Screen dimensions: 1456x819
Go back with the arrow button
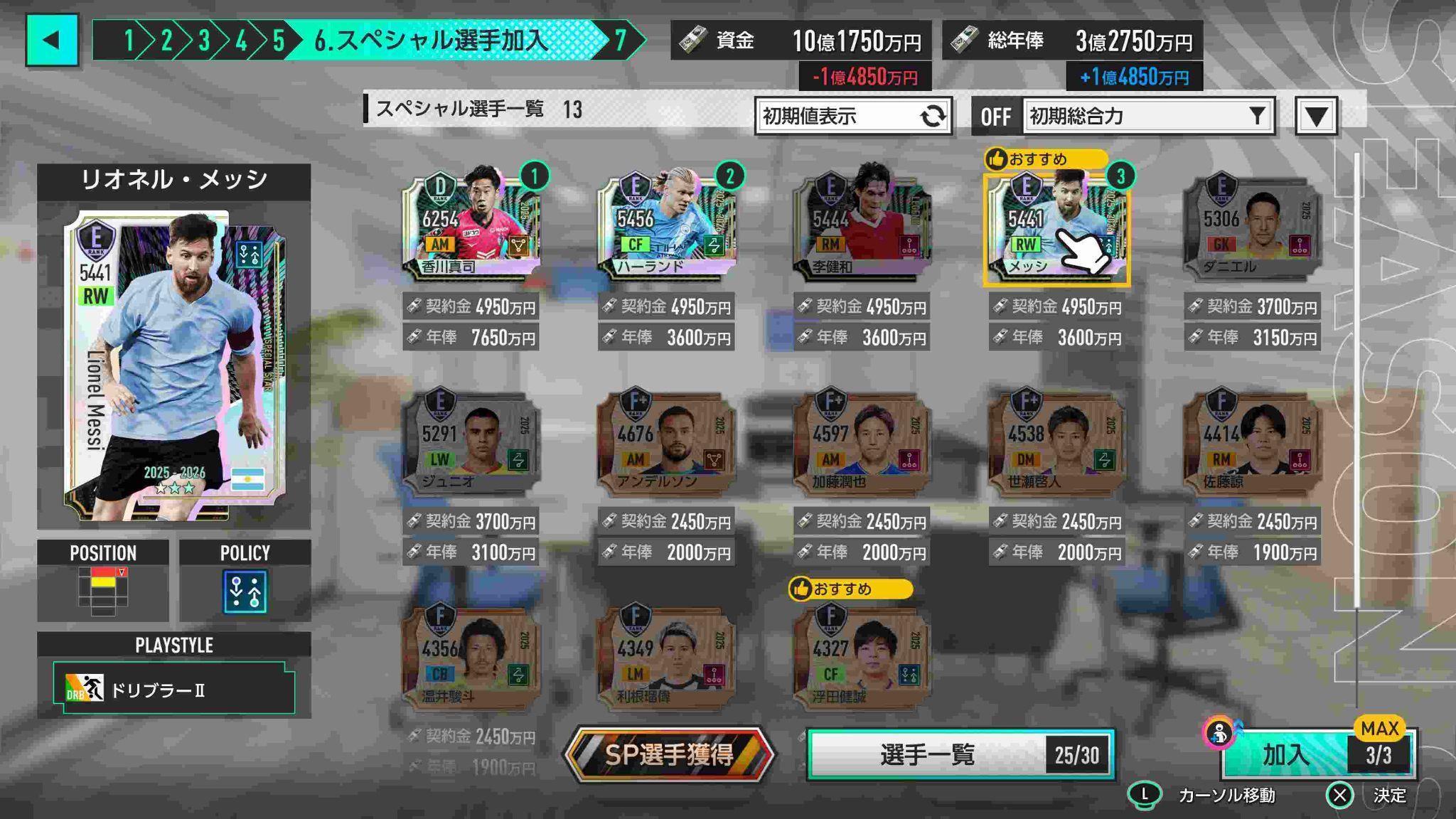coord(52,41)
